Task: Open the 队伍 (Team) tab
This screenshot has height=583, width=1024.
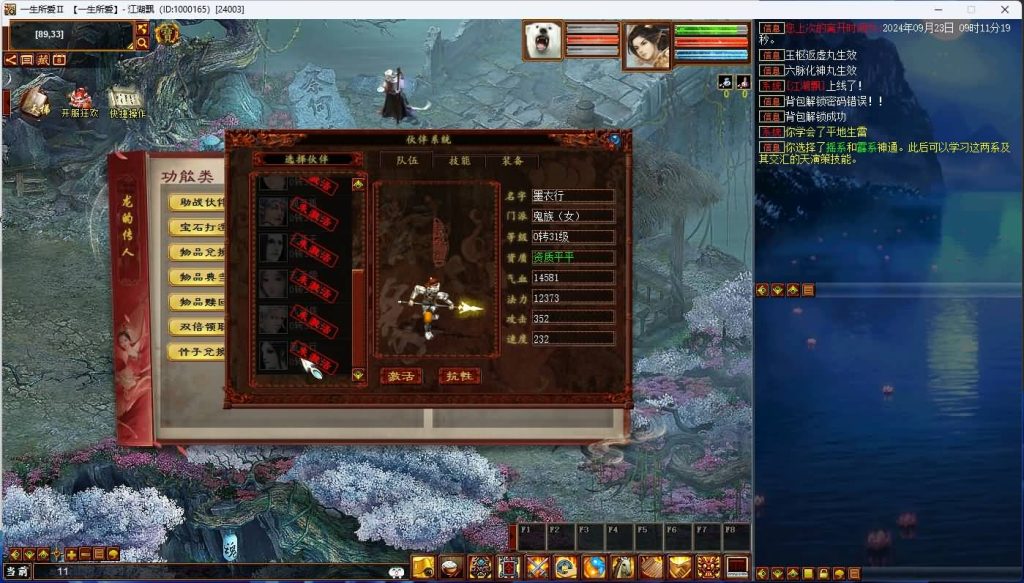Action: tap(406, 160)
